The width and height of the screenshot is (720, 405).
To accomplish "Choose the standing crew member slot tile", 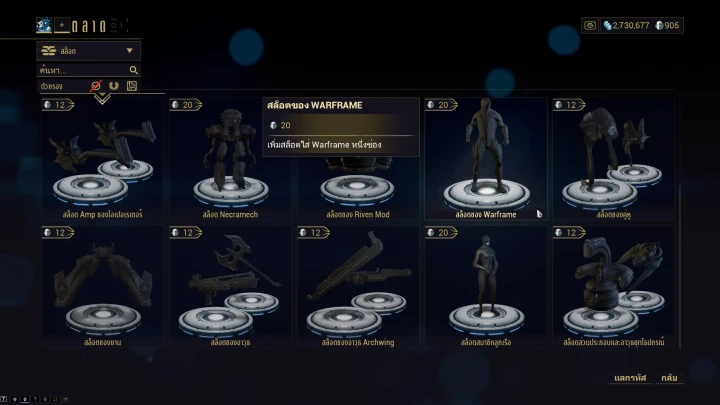I will point(486,287).
